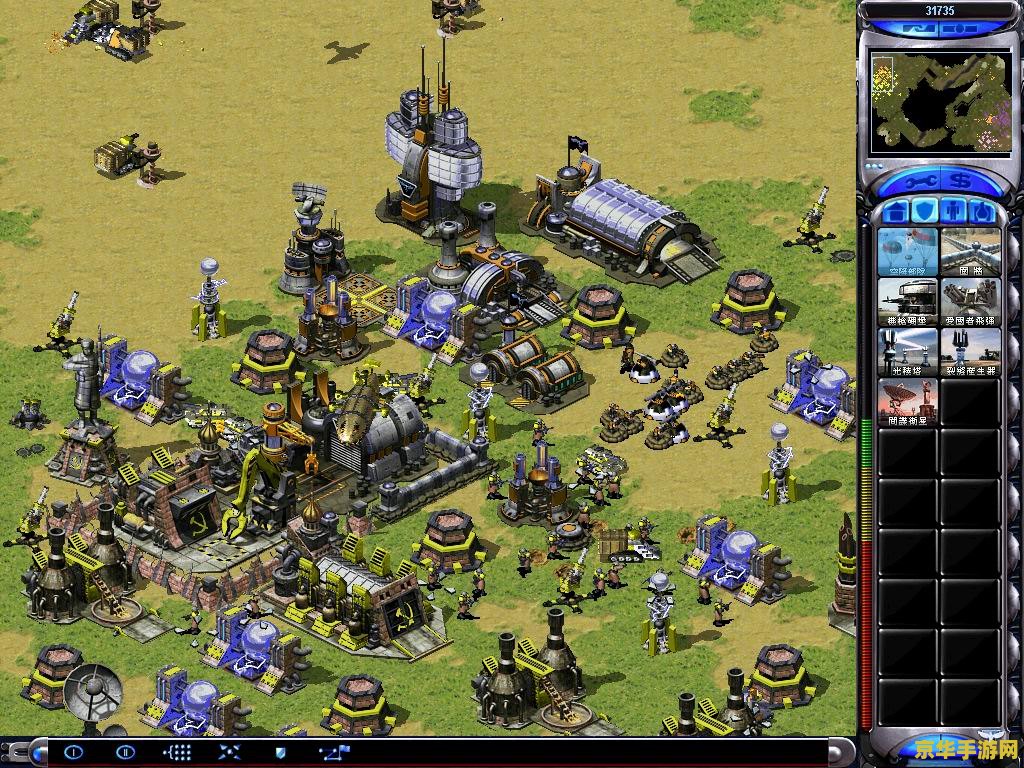Switch to the structures build tab
This screenshot has height=768, width=1024.
(894, 212)
